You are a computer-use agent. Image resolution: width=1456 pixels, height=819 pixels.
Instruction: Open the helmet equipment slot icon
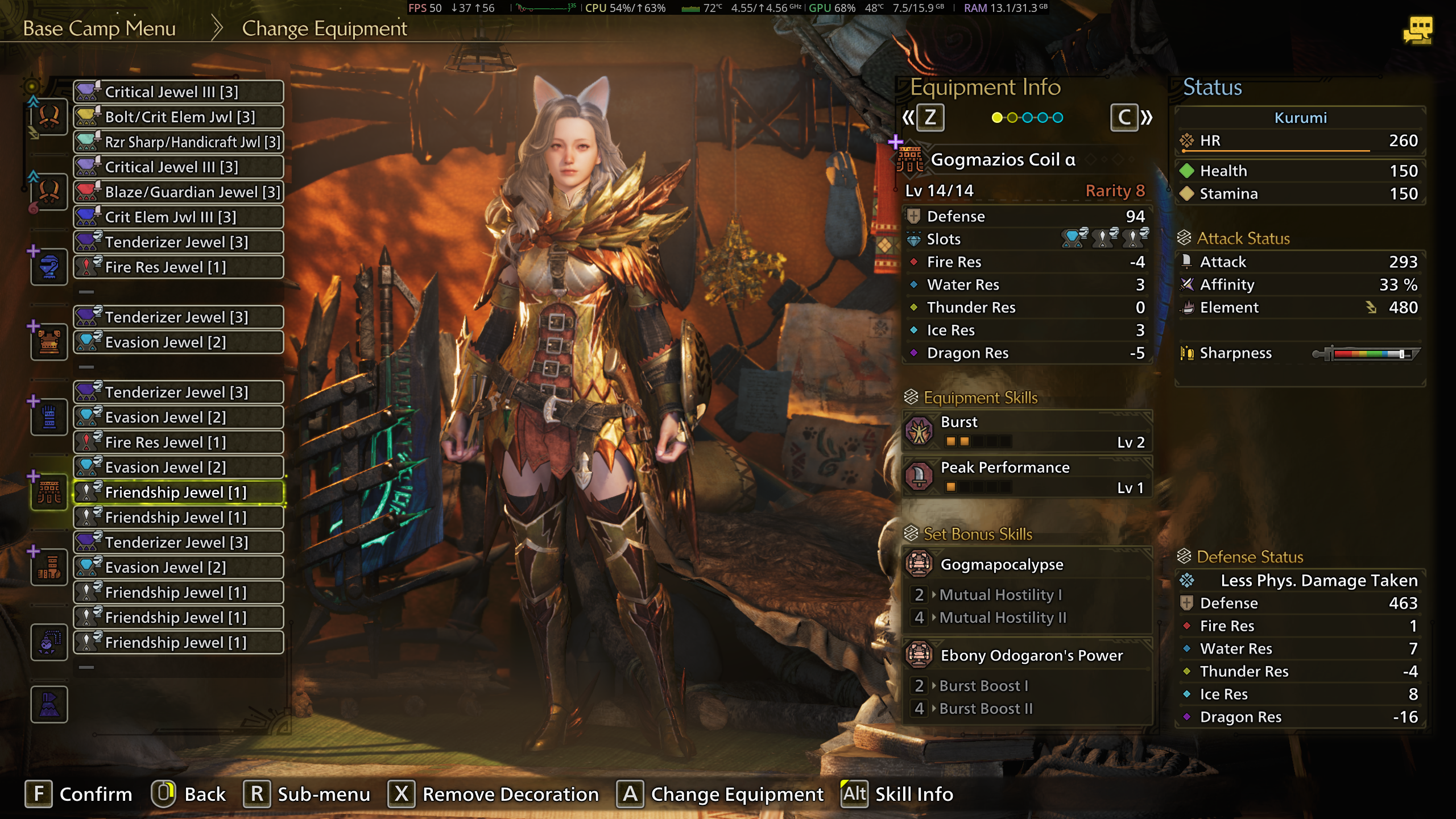(x=49, y=267)
